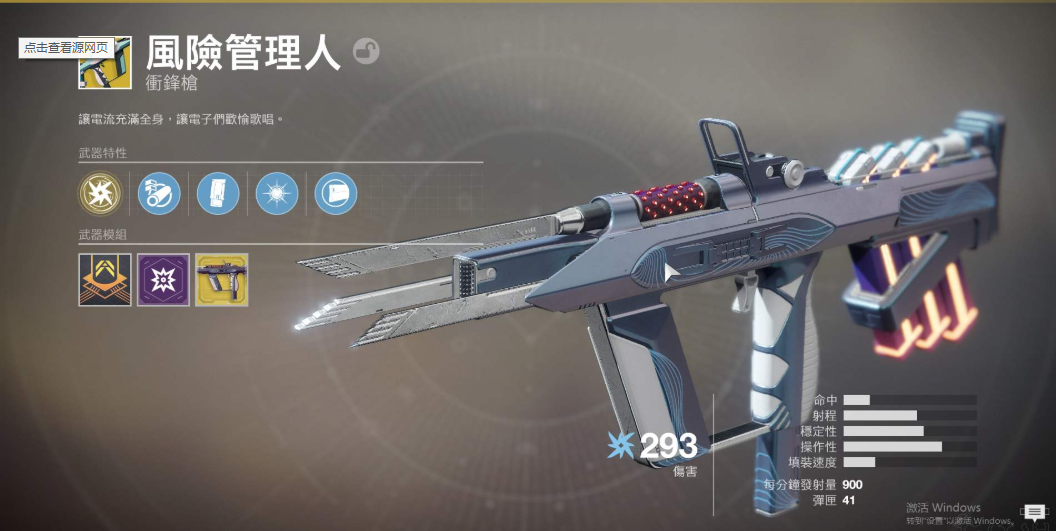Toggle the lock icon beside weapon name
The image size is (1056, 531).
pyautogui.click(x=366, y=52)
